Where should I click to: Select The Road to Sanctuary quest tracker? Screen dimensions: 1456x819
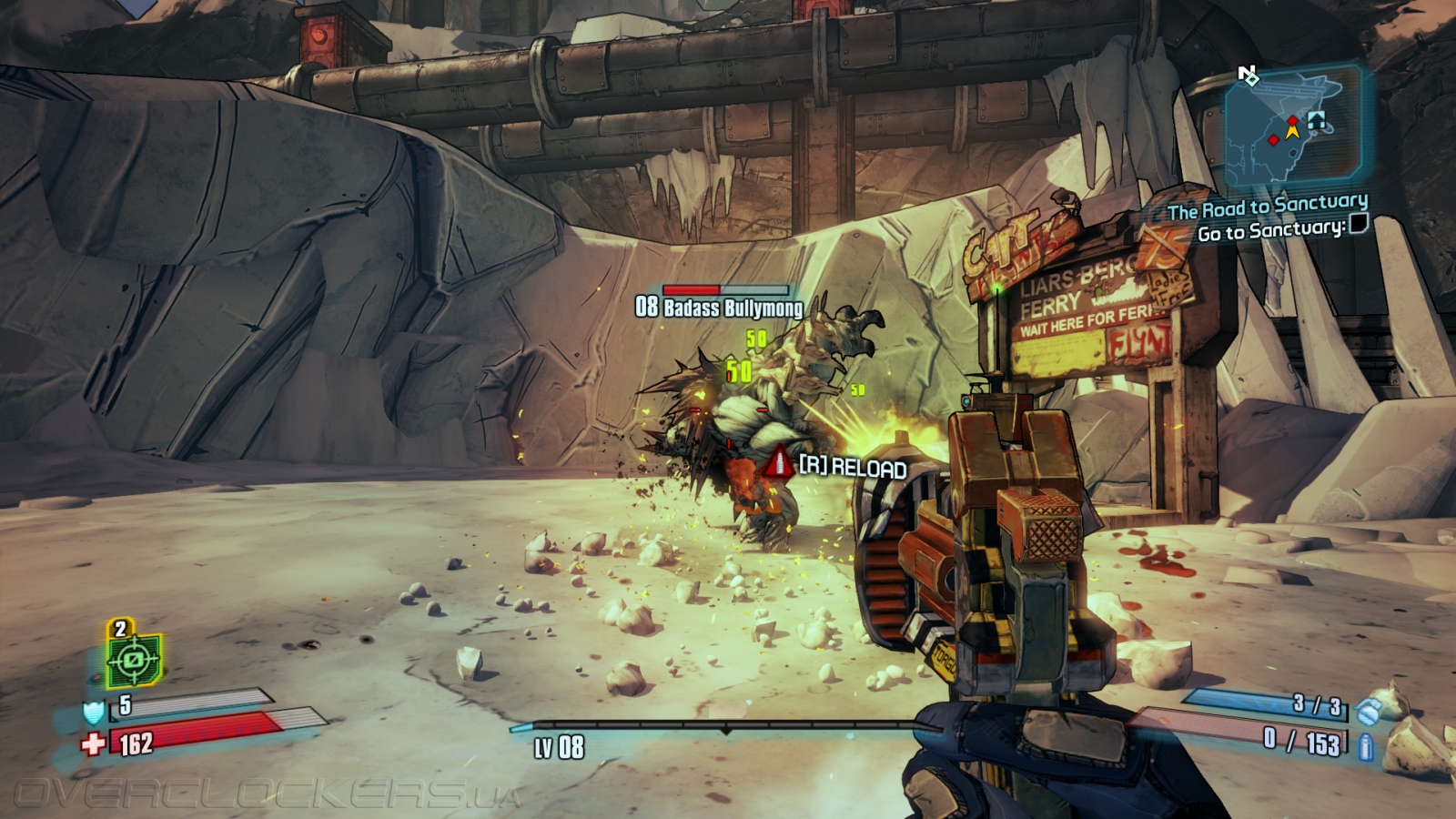pos(1267,207)
